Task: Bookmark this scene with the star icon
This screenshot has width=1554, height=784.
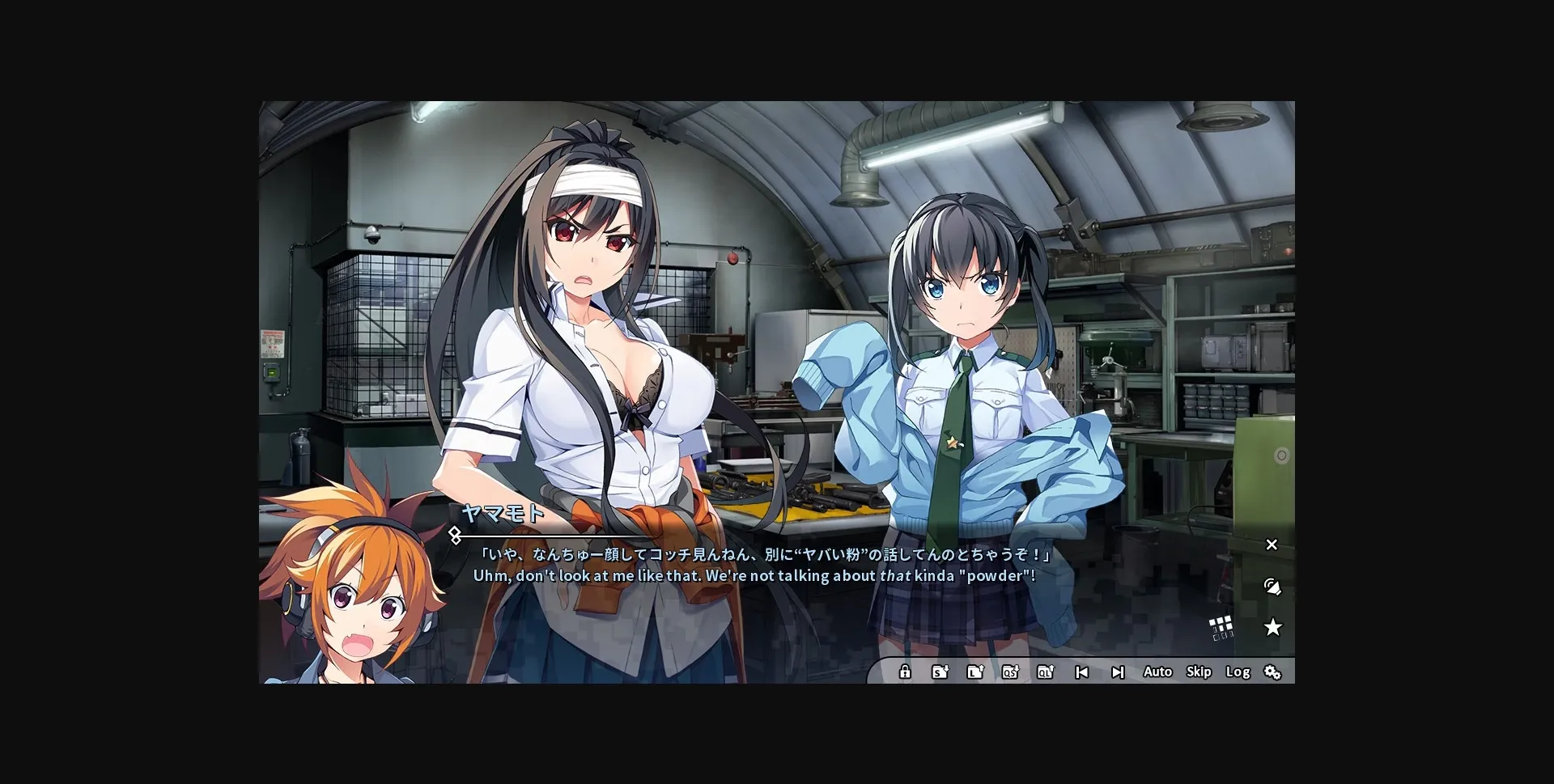Action: (x=1274, y=627)
